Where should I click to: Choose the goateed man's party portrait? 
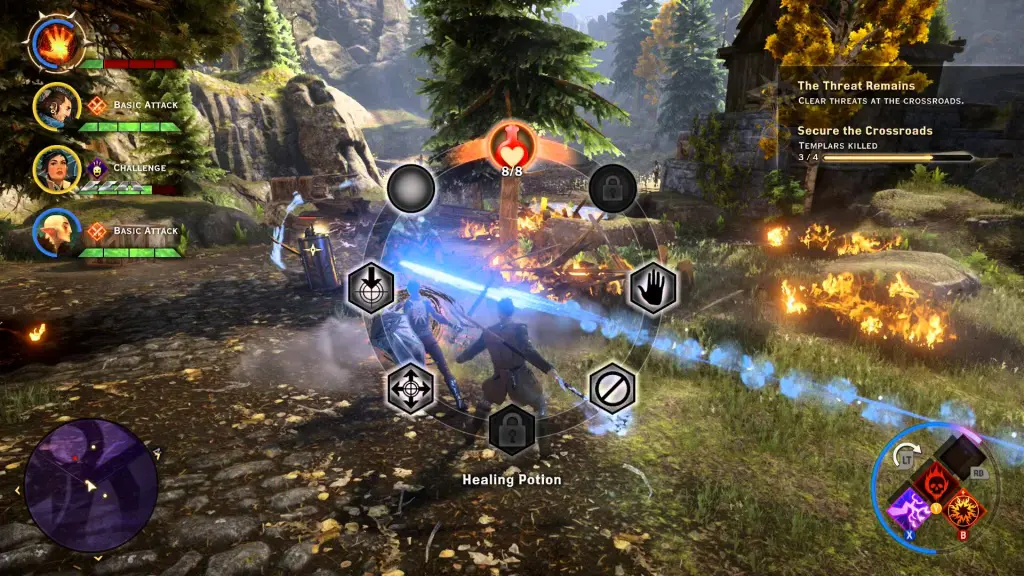coord(56,106)
